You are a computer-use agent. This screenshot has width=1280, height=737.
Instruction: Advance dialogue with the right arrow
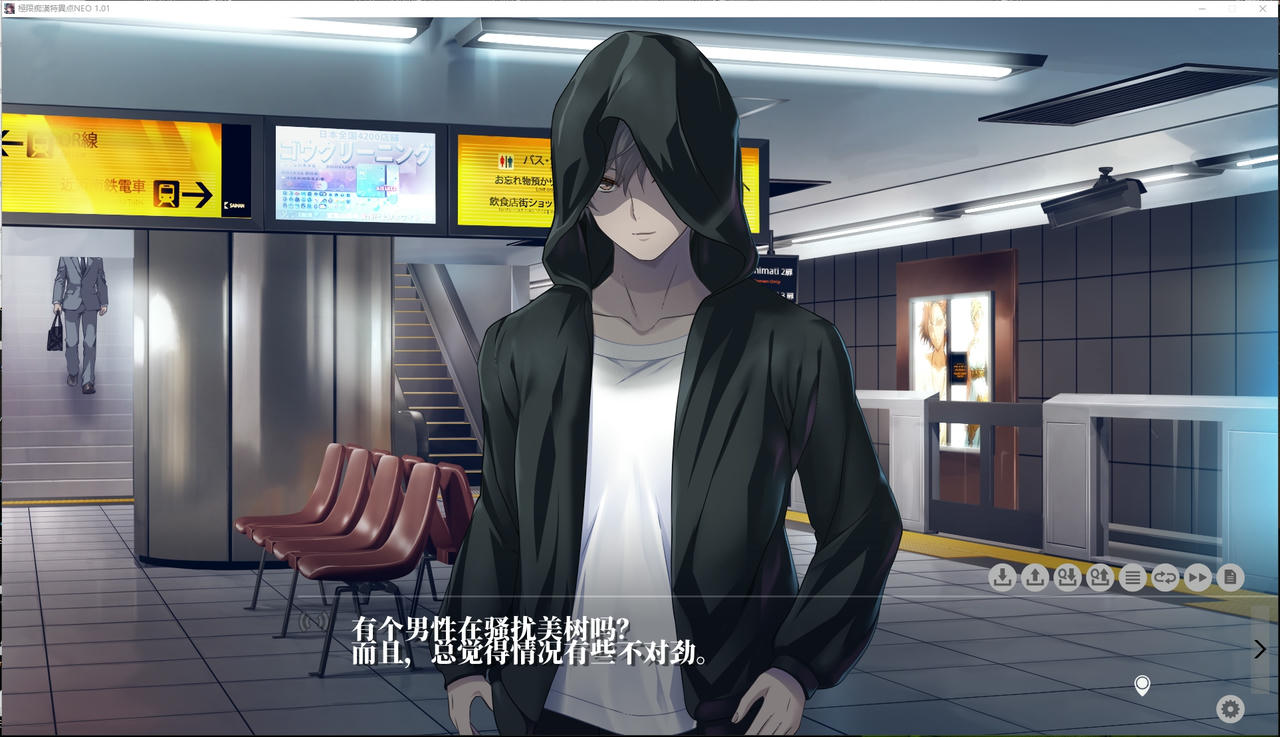tap(1260, 649)
